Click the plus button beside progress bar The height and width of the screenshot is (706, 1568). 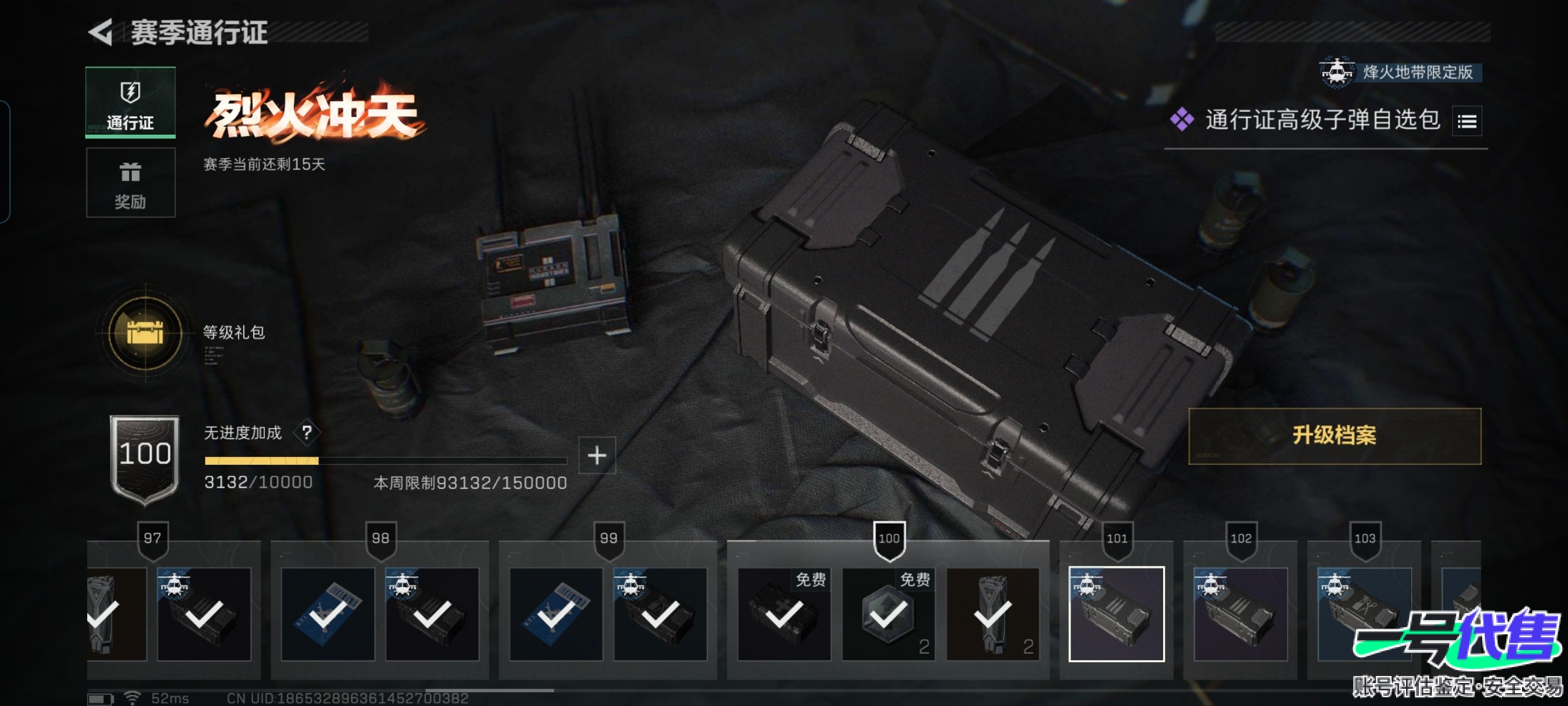coord(596,455)
